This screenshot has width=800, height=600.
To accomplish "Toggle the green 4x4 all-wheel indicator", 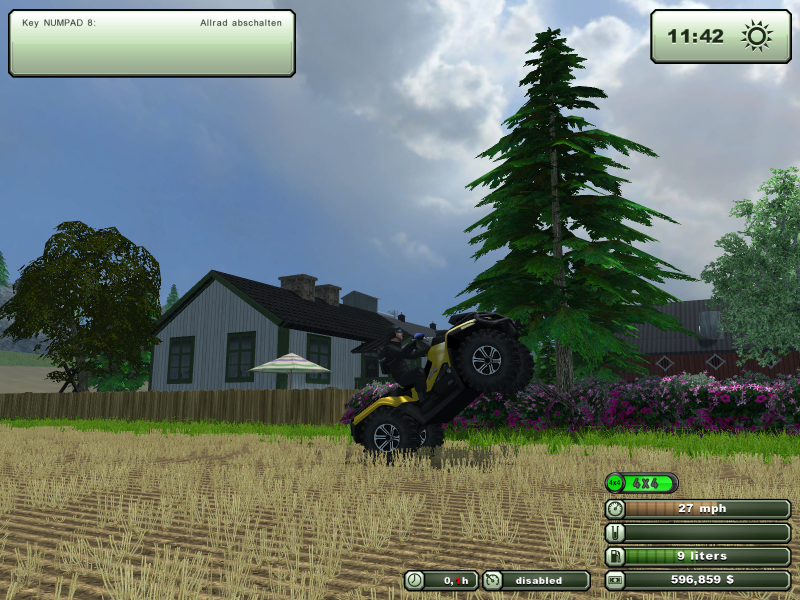I will pos(641,483).
